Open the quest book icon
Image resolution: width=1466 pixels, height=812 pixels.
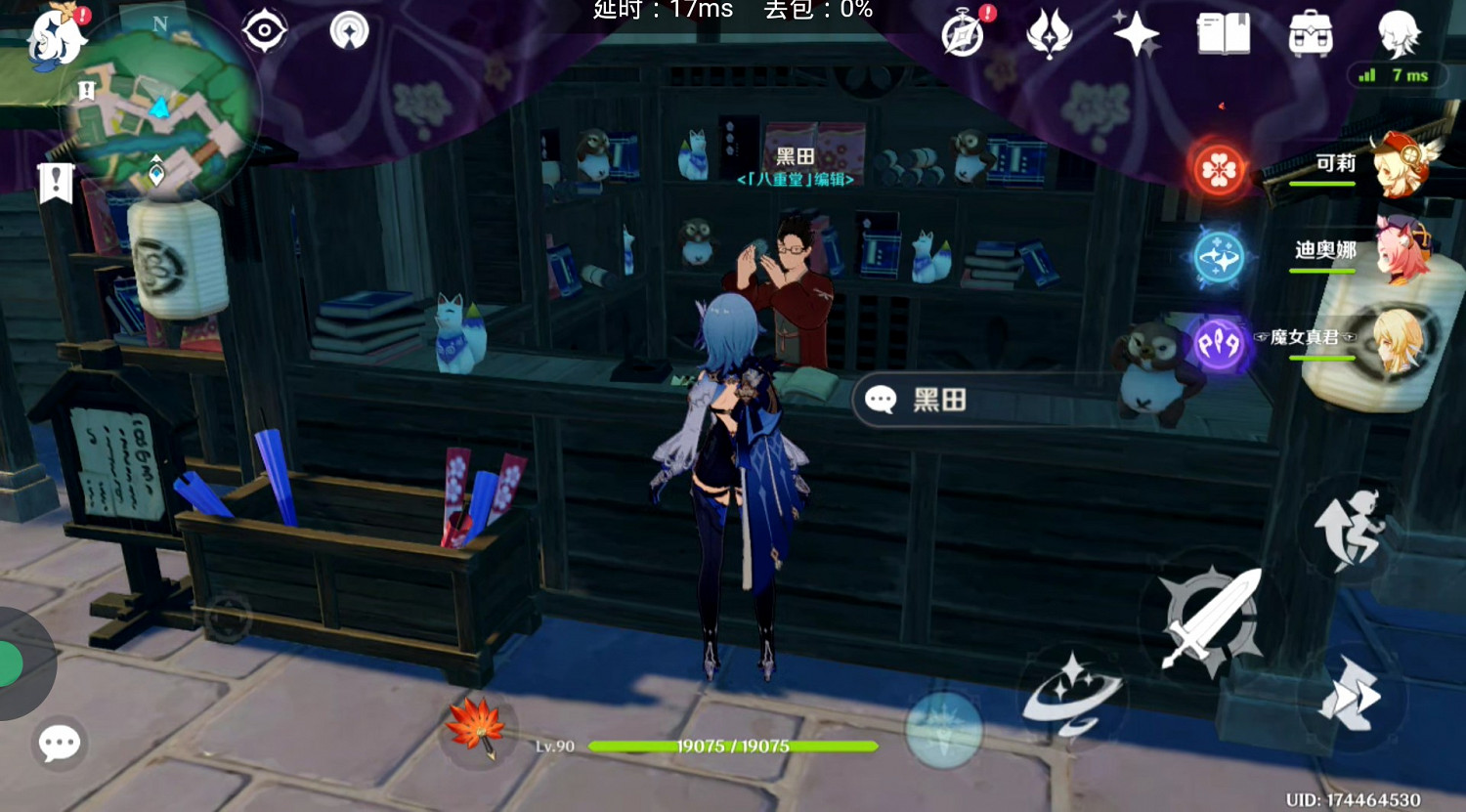pyautogui.click(x=1223, y=30)
